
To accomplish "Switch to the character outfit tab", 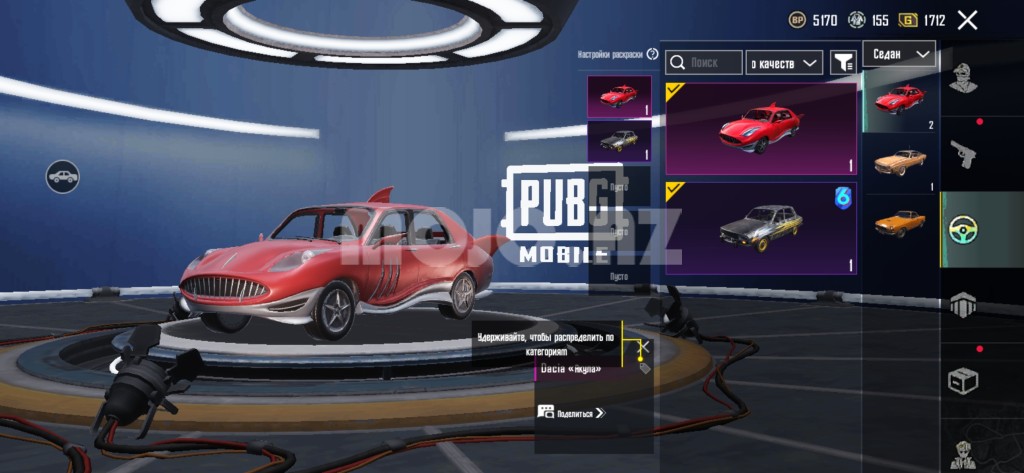I will click(x=963, y=77).
